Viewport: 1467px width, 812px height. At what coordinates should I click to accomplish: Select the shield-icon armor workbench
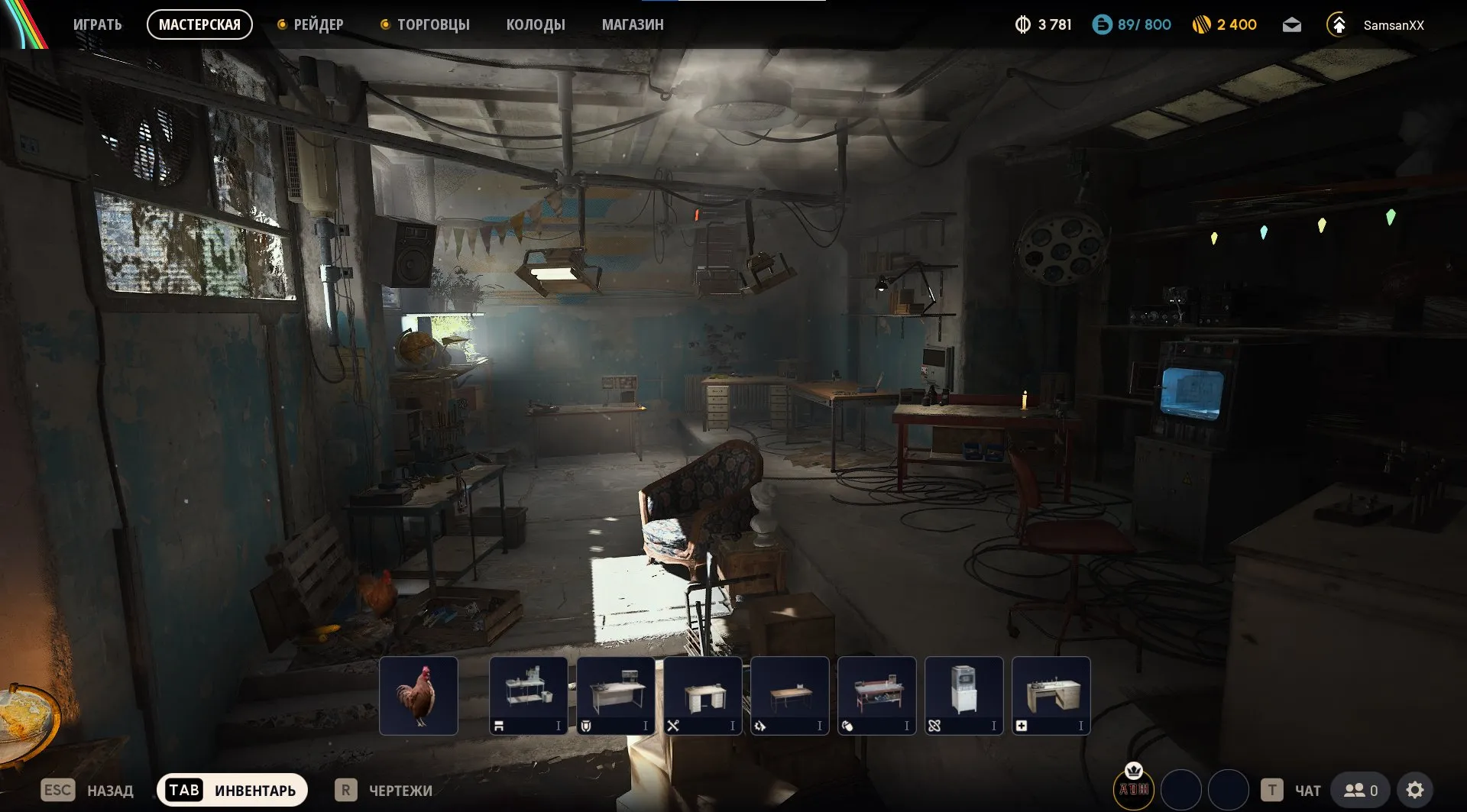616,695
